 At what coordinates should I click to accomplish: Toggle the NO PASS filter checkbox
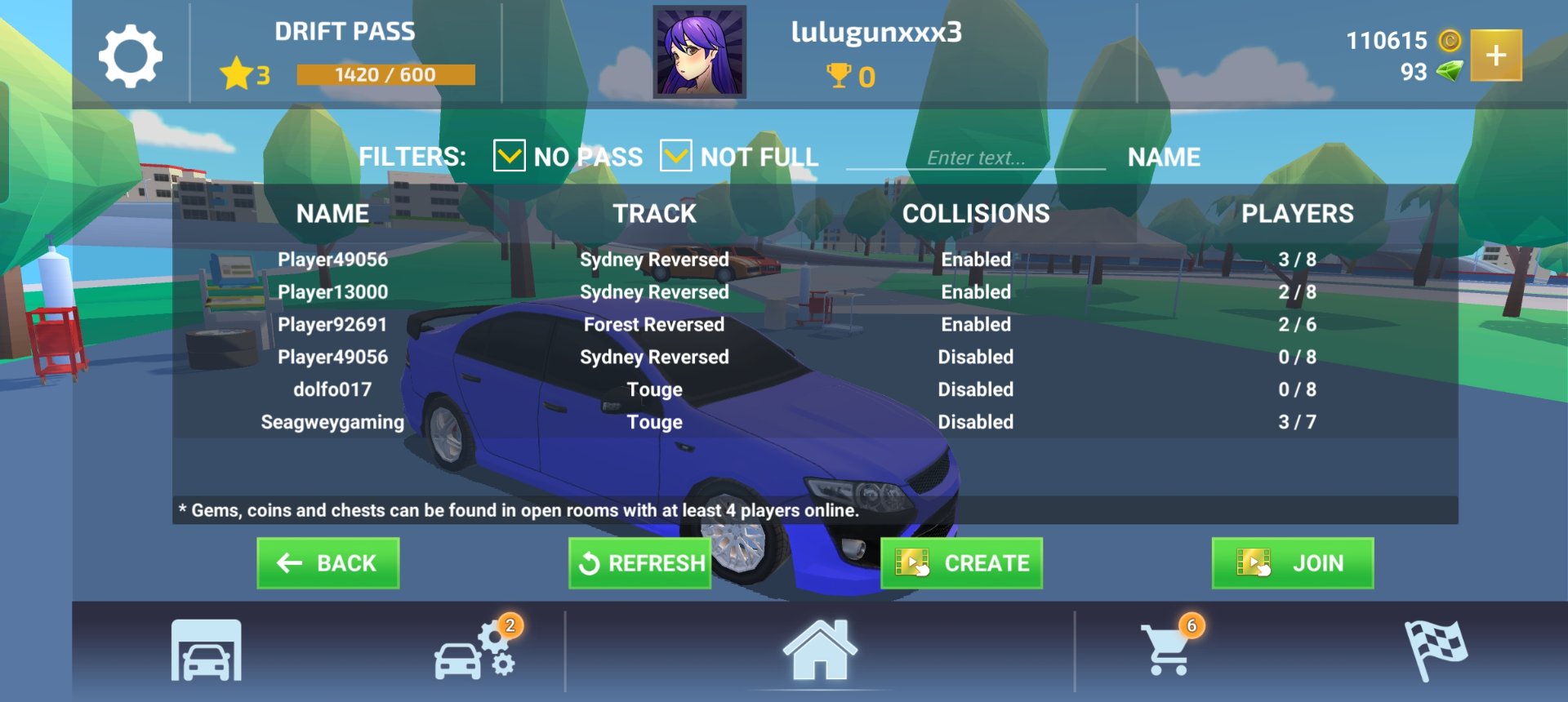(x=509, y=155)
